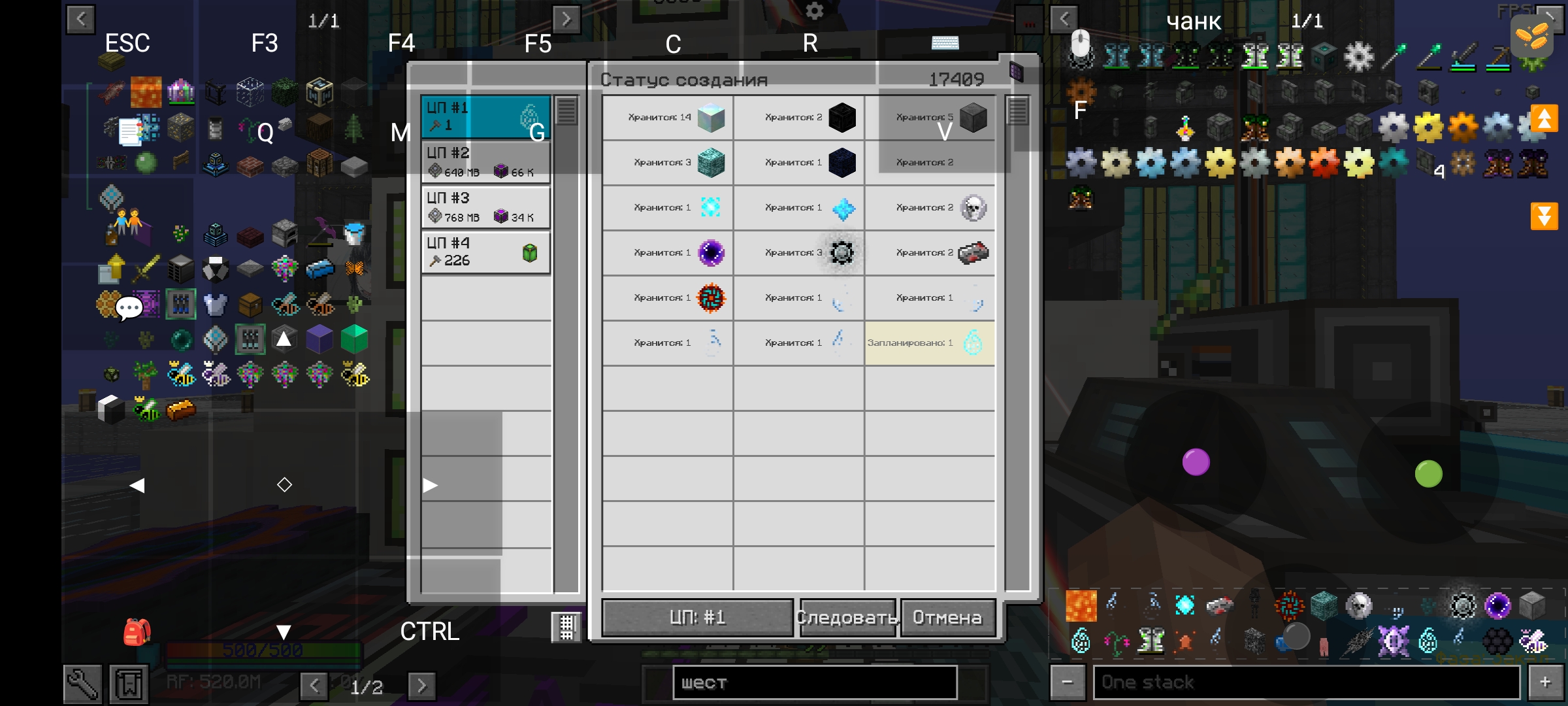
Task: Select the Хранится: 14 glass block cell
Action: point(668,118)
